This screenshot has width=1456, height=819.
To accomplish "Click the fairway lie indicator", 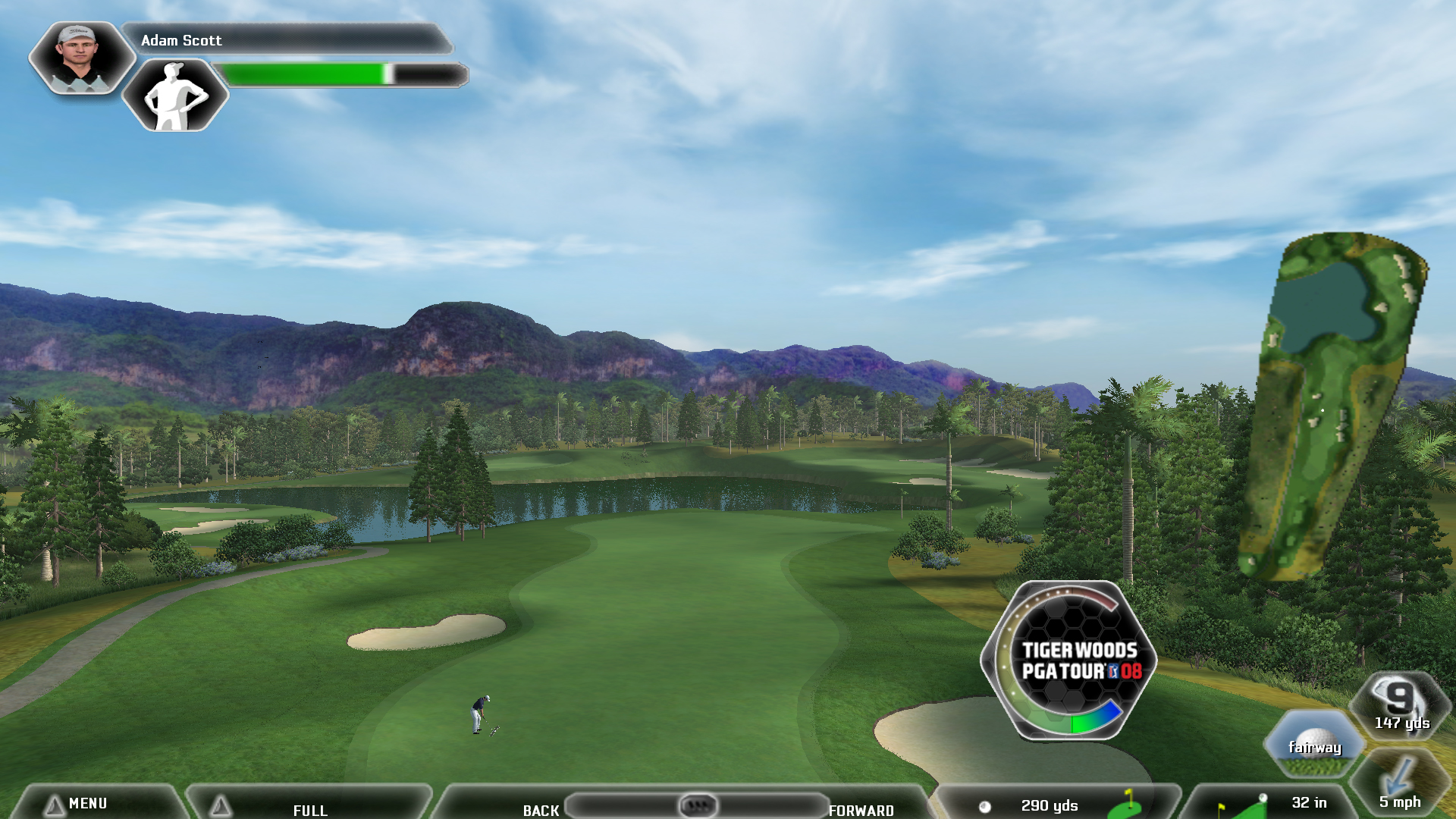I will (1314, 745).
